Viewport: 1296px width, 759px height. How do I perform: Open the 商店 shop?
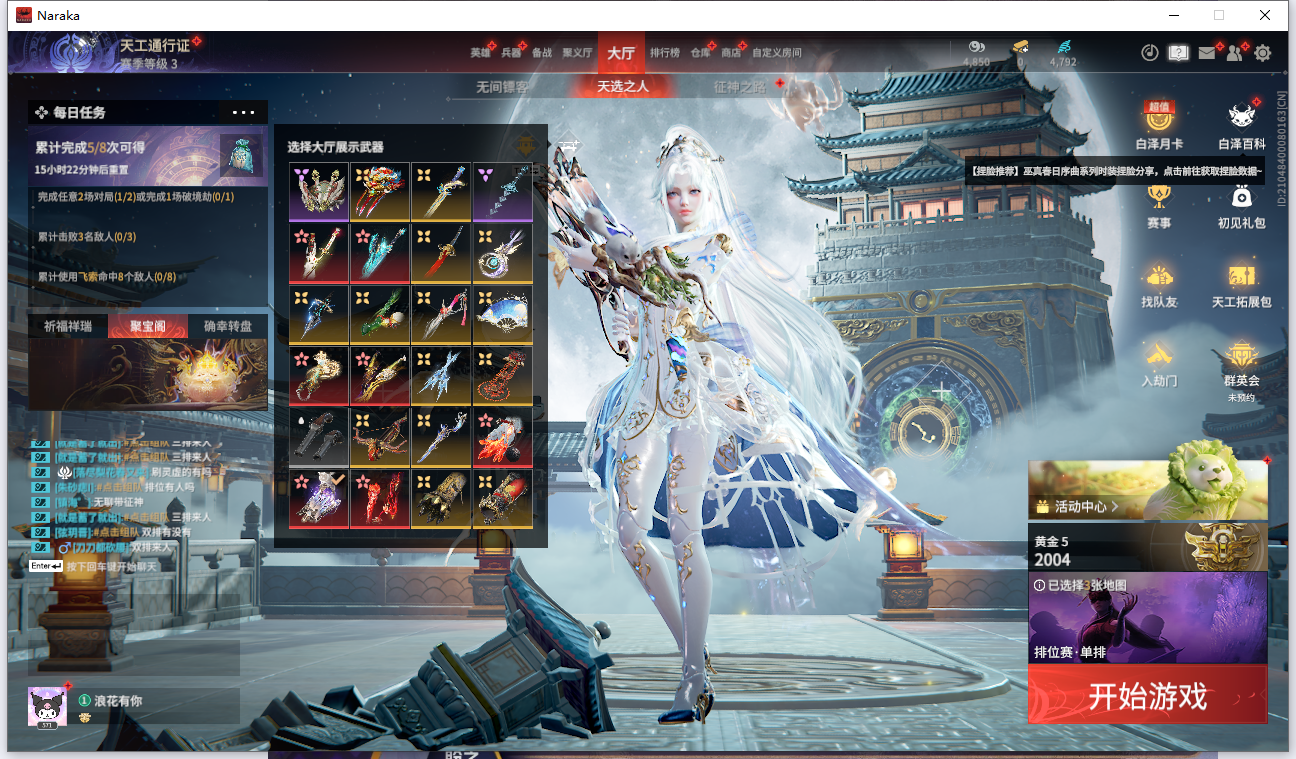tap(731, 53)
